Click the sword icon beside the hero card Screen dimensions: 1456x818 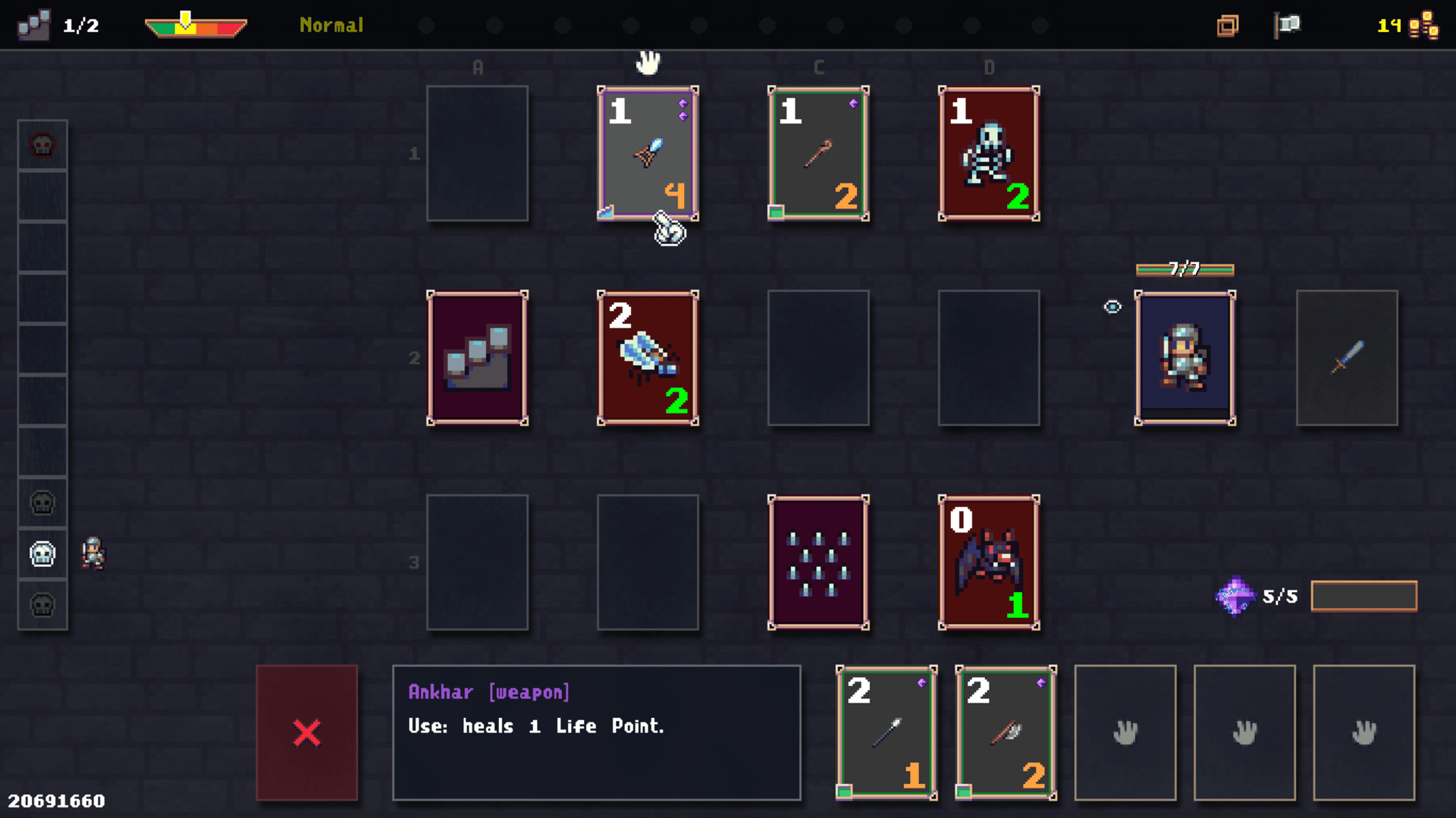click(1348, 358)
